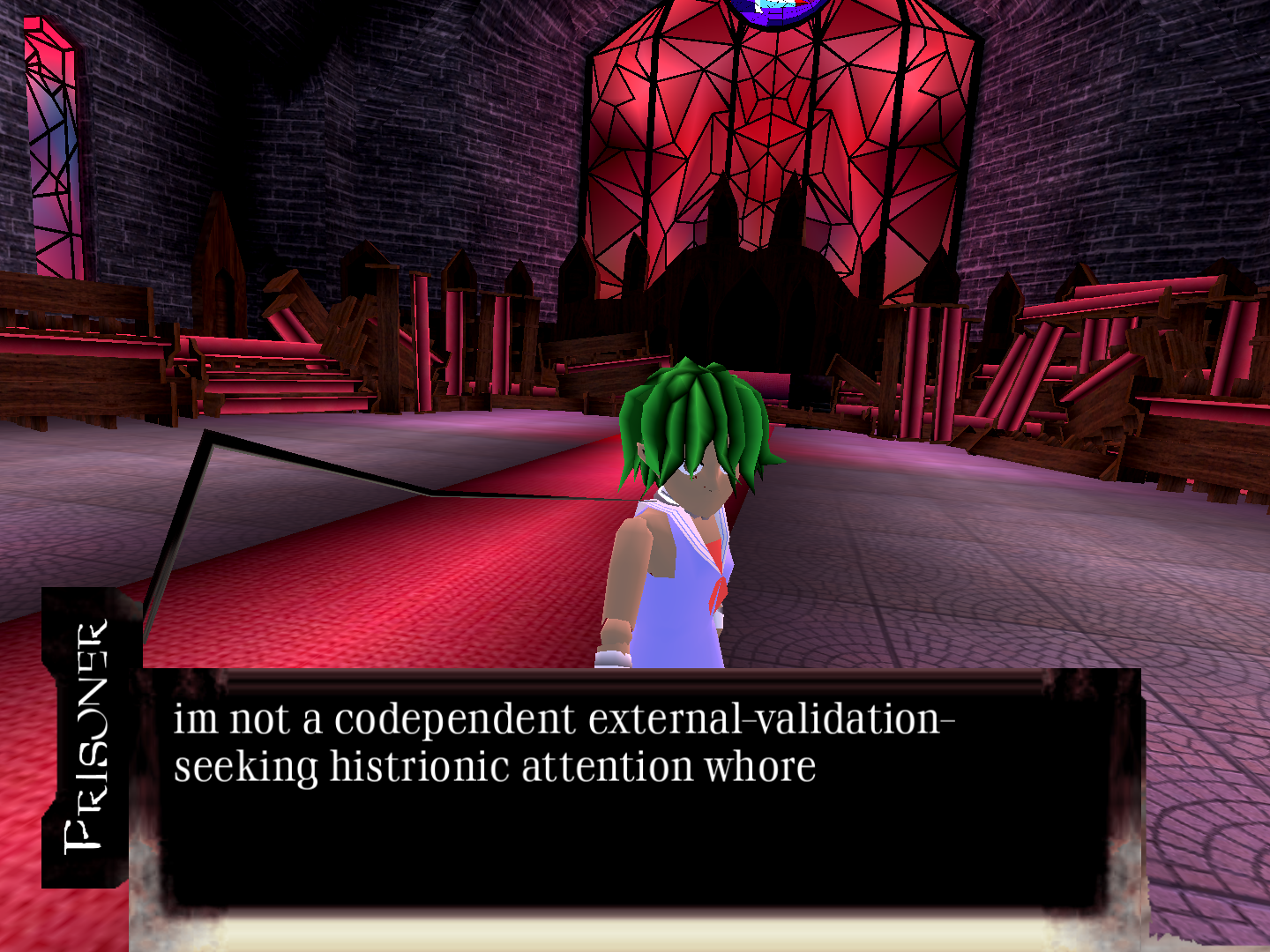1270x952 pixels.
Task: Advance the dialogue by clicking the text box
Action: click(635, 793)
